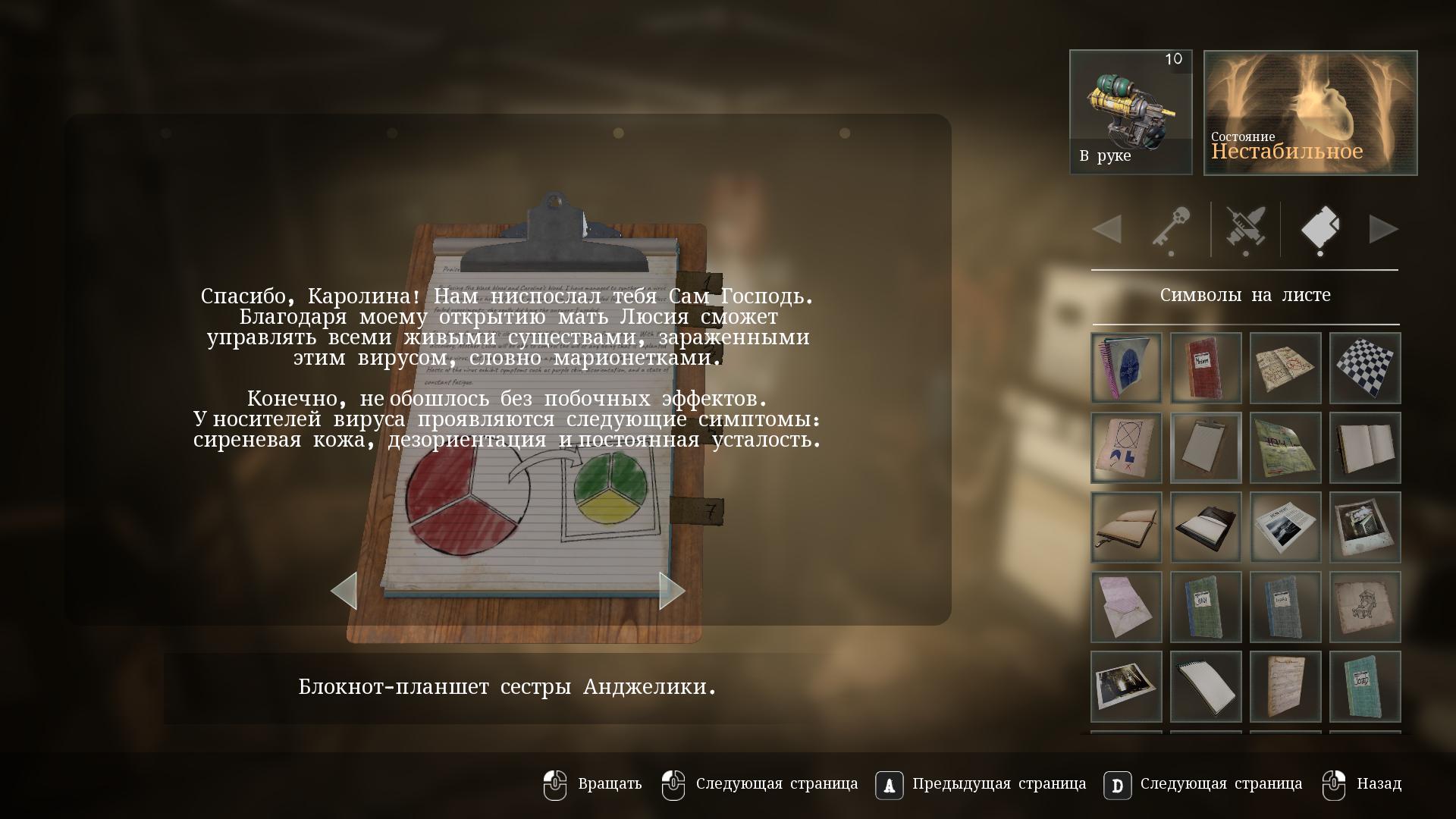View the black leather folder document

point(1206,527)
